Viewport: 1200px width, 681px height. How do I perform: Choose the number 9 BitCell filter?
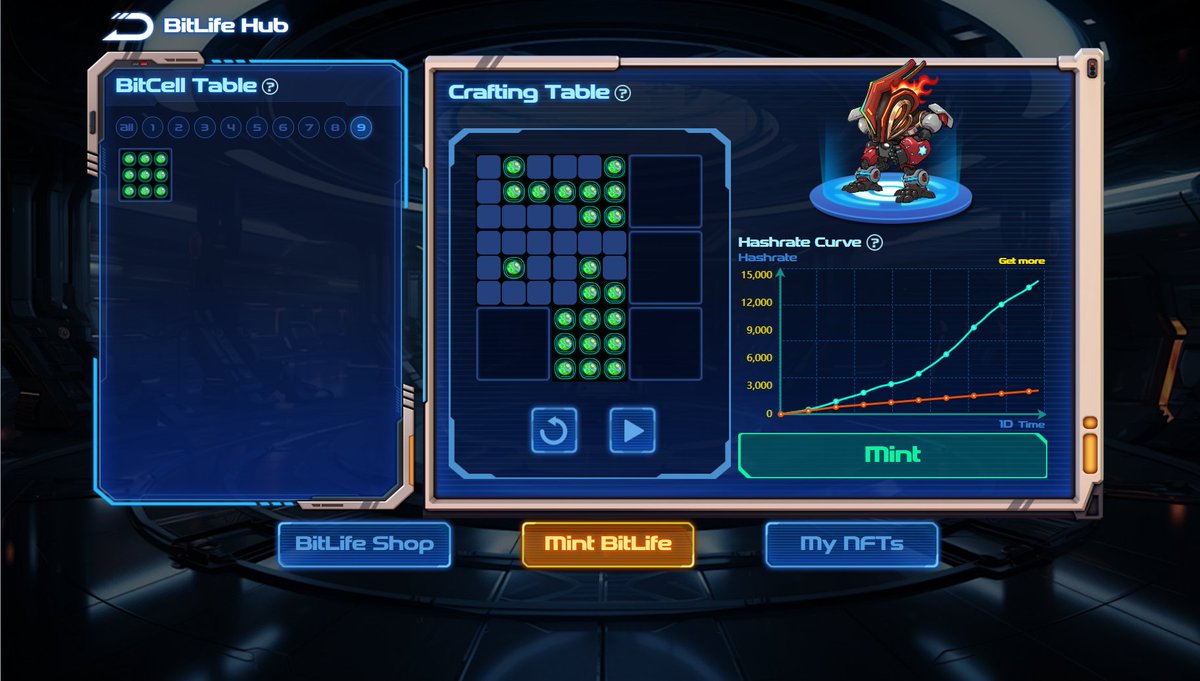[x=361, y=127]
